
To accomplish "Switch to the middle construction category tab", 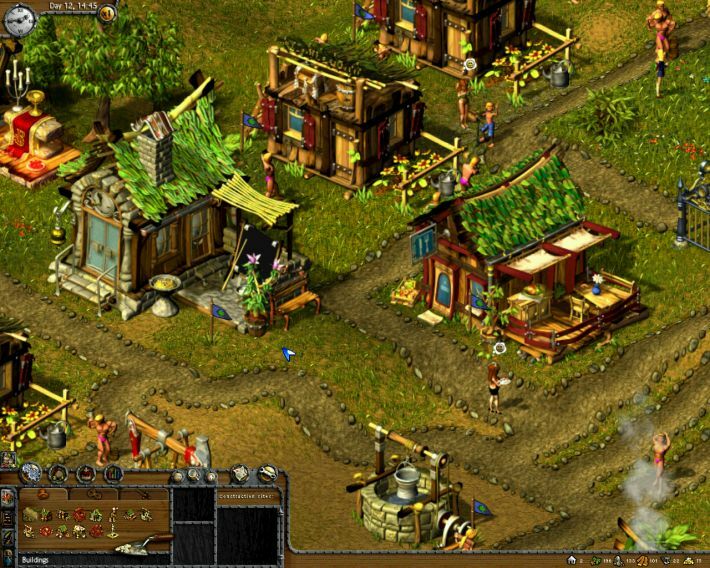I will (x=92, y=493).
